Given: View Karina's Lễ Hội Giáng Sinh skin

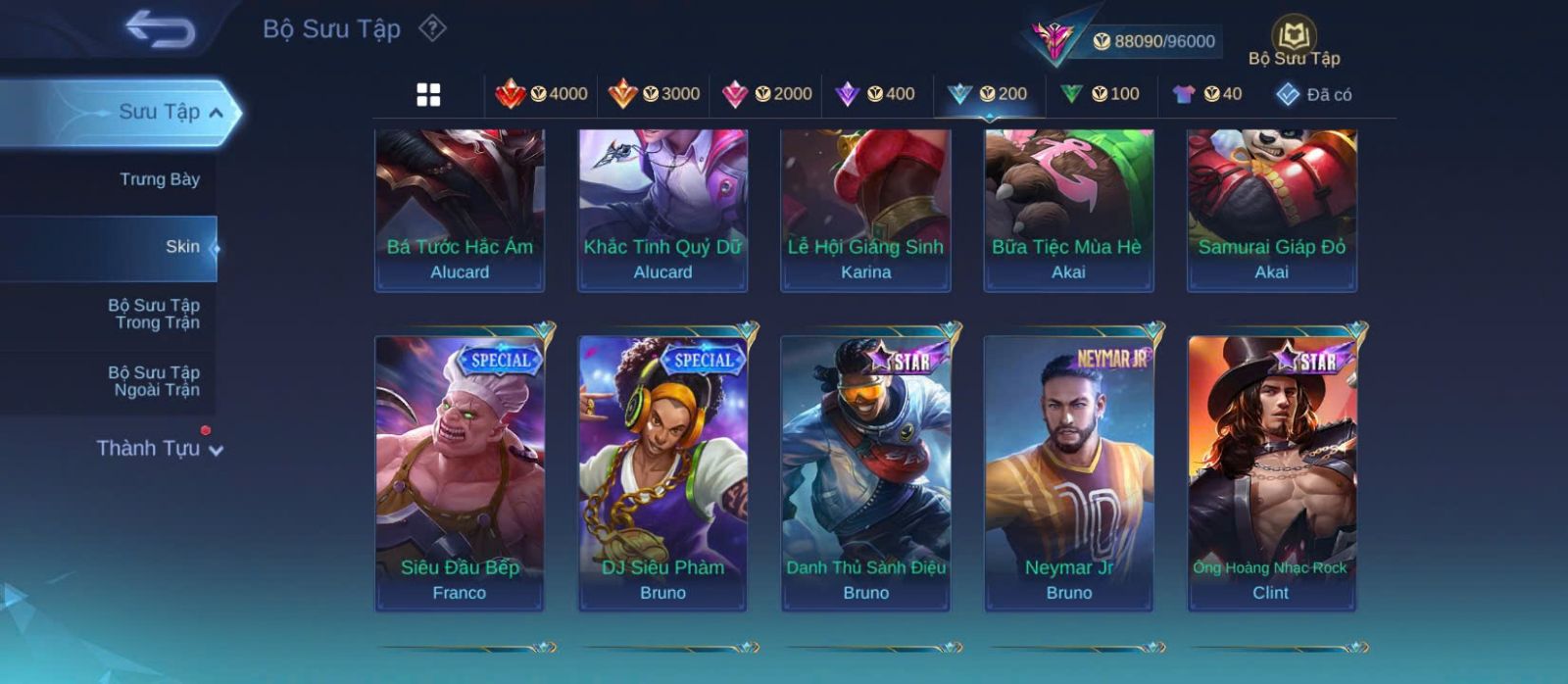Looking at the screenshot, I should 865,210.
